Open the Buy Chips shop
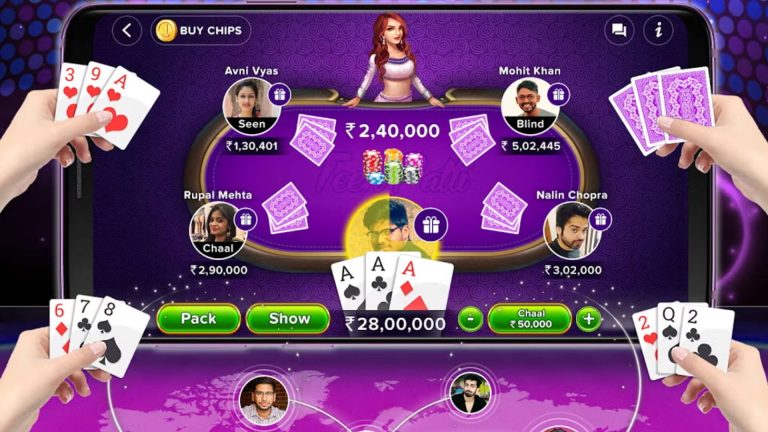Image resolution: width=768 pixels, height=432 pixels. [x=200, y=30]
